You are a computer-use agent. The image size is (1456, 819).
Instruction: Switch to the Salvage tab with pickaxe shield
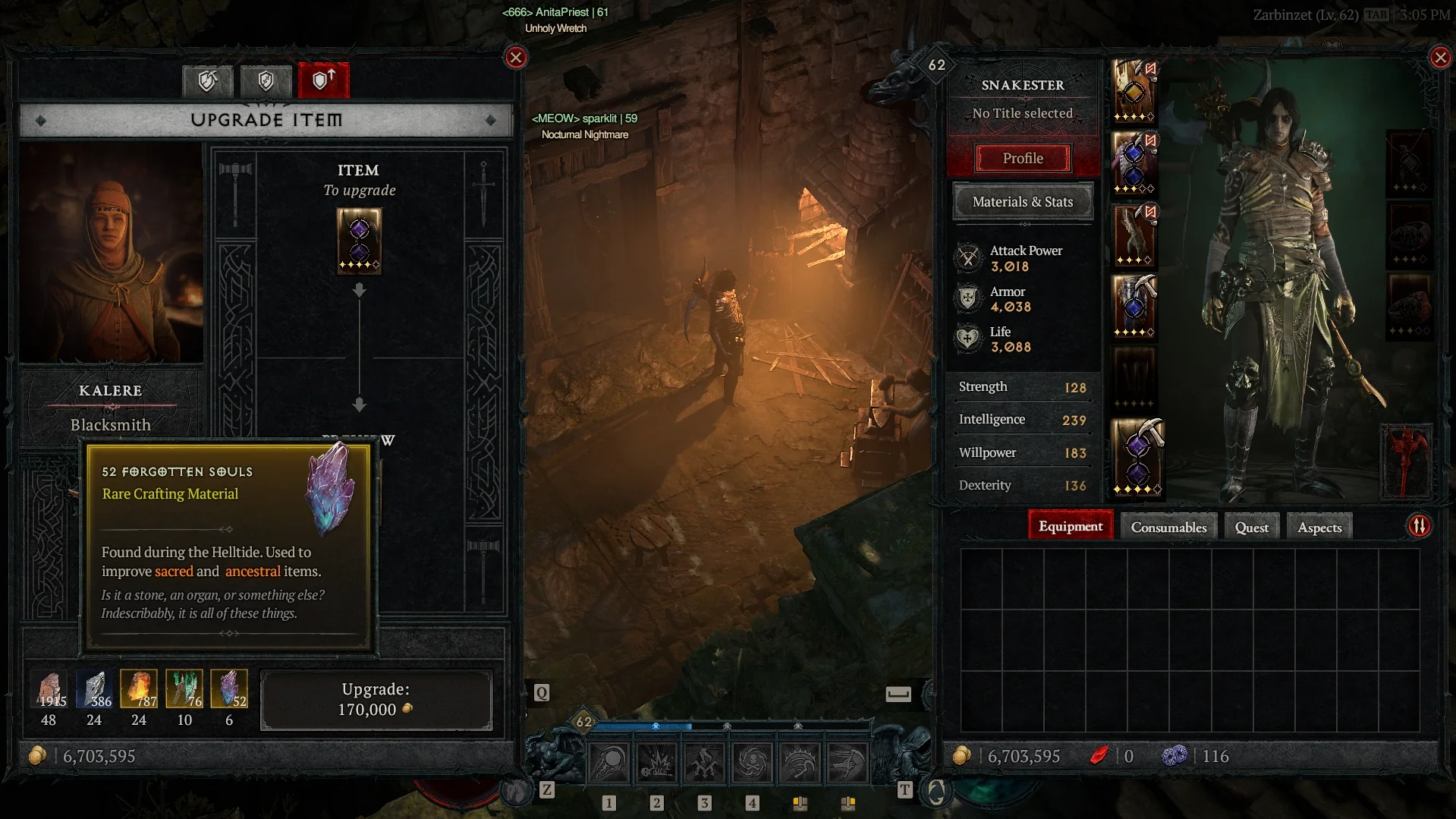[x=207, y=80]
